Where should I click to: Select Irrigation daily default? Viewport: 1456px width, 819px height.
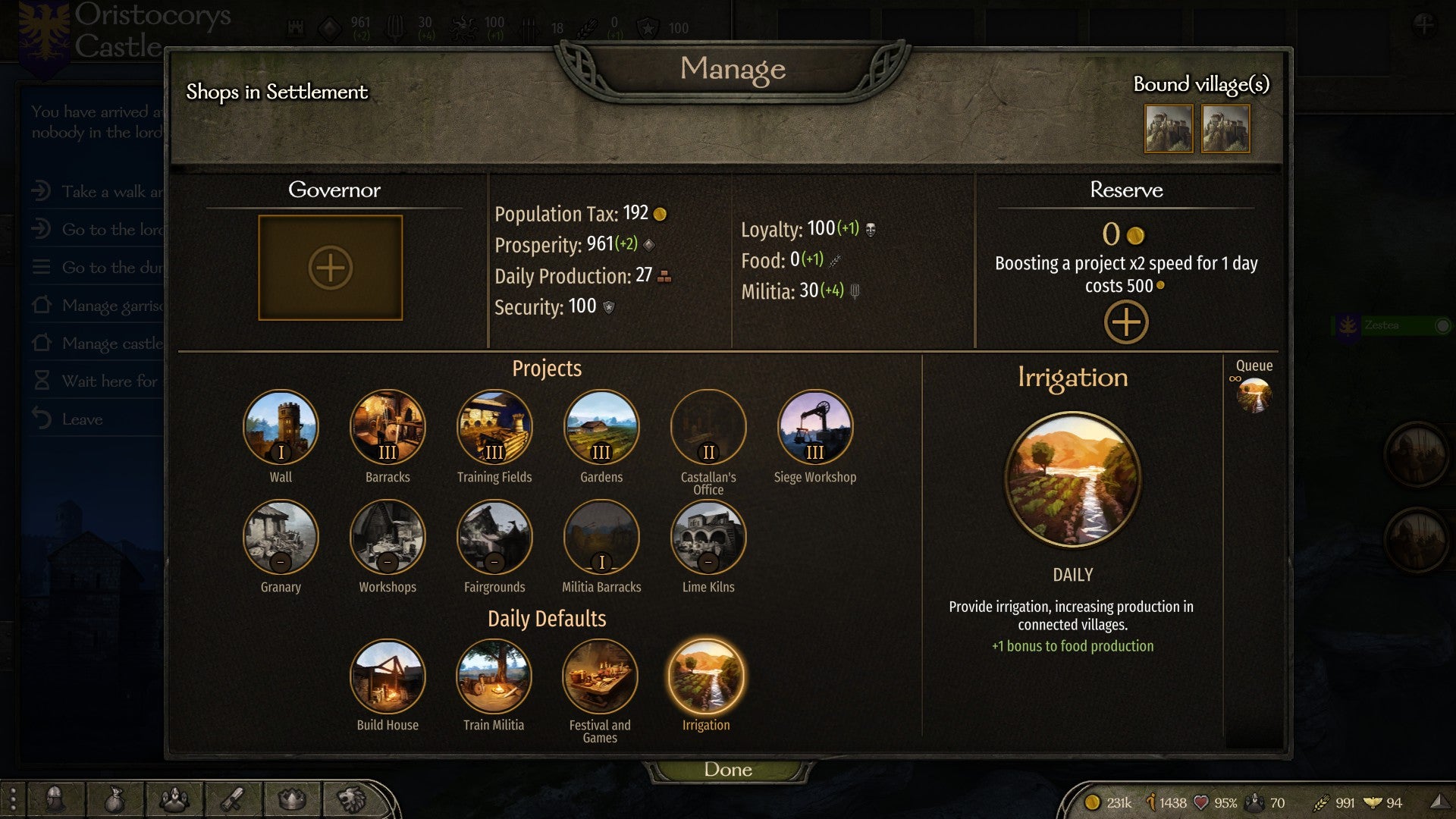[706, 676]
